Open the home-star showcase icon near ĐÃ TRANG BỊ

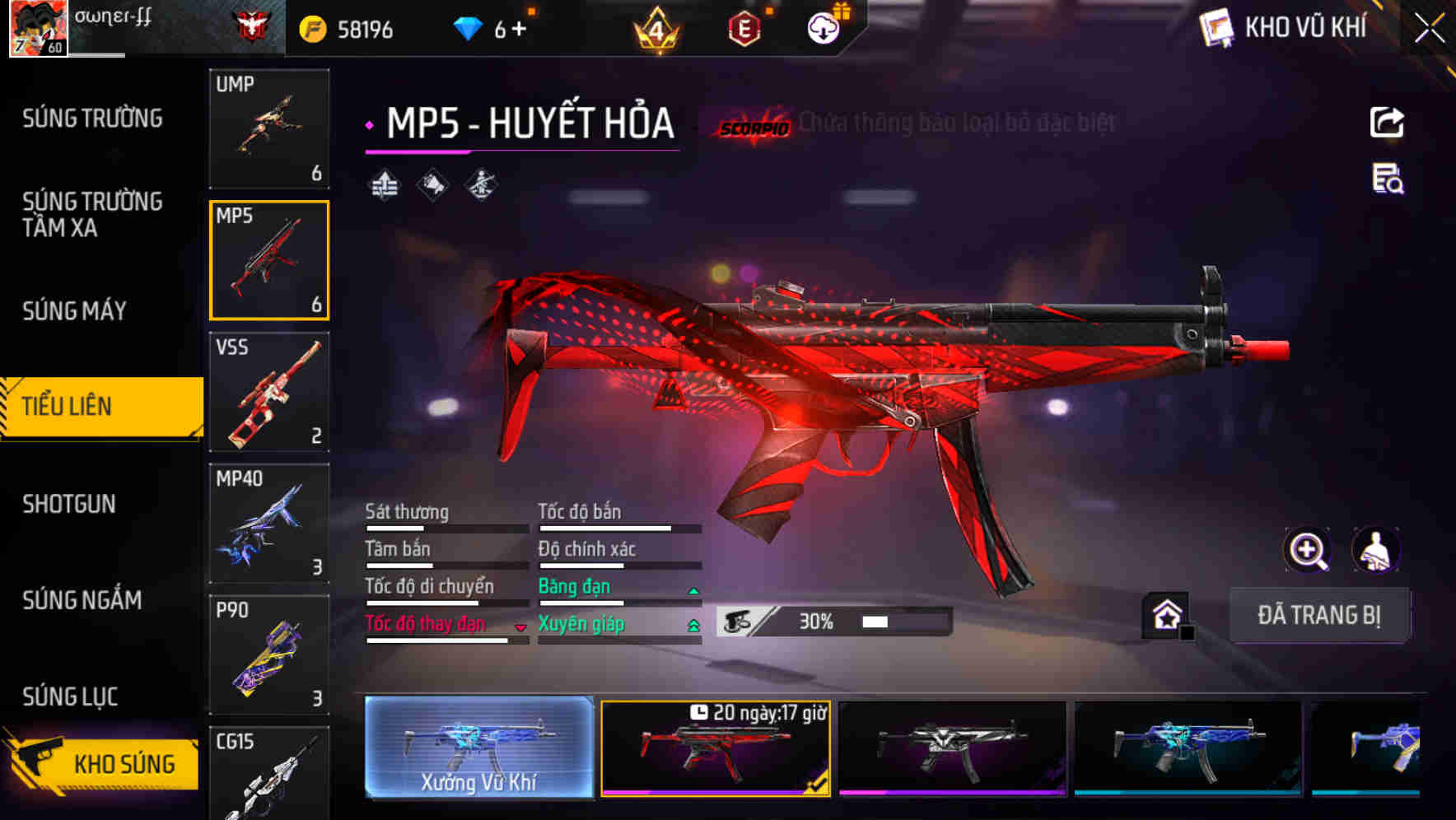(x=1164, y=615)
